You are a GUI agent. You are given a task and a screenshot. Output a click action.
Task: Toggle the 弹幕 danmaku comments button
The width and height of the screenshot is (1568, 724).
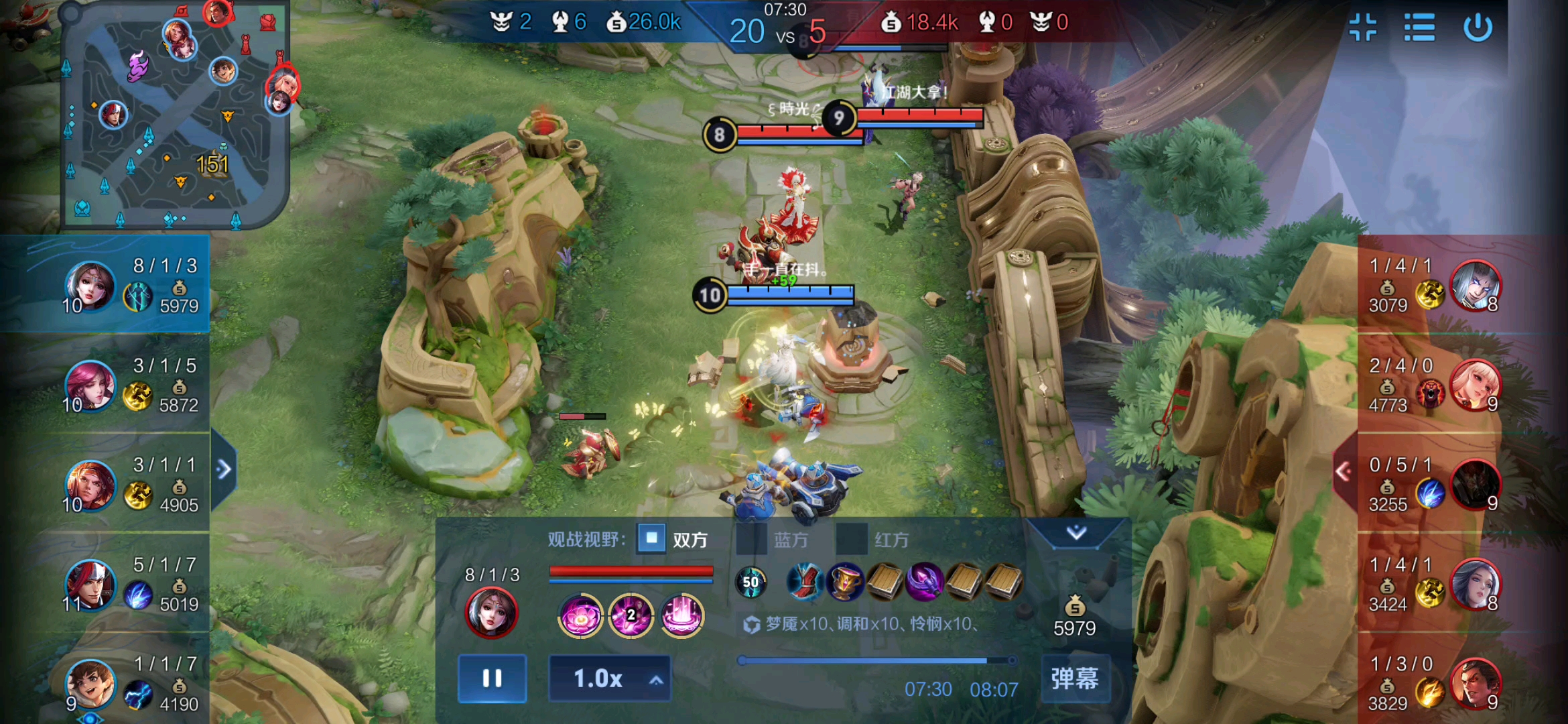coord(1075,678)
